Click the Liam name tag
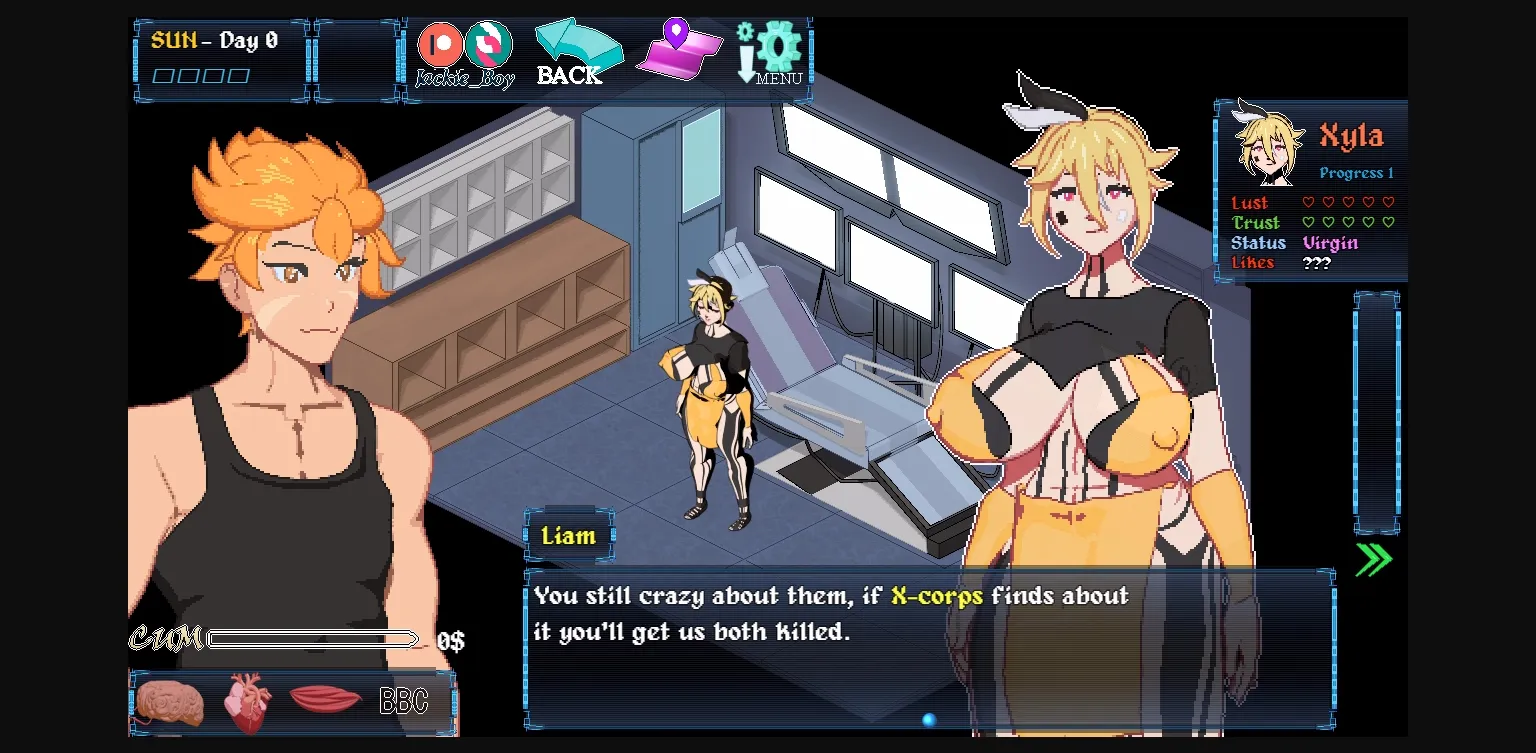This screenshot has height=753, width=1536. click(568, 536)
